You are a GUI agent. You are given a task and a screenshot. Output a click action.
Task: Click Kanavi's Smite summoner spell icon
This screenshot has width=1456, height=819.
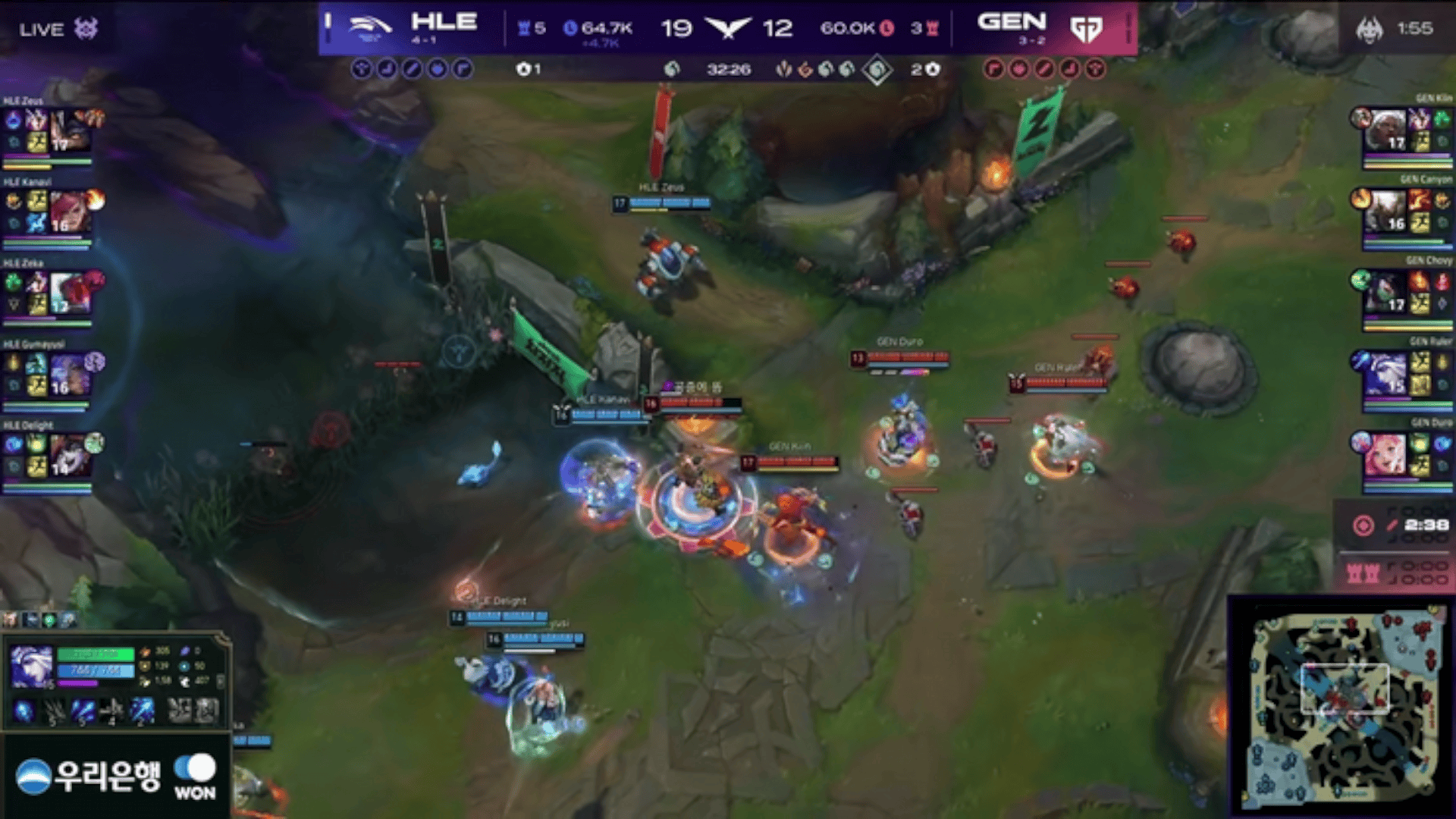37,222
